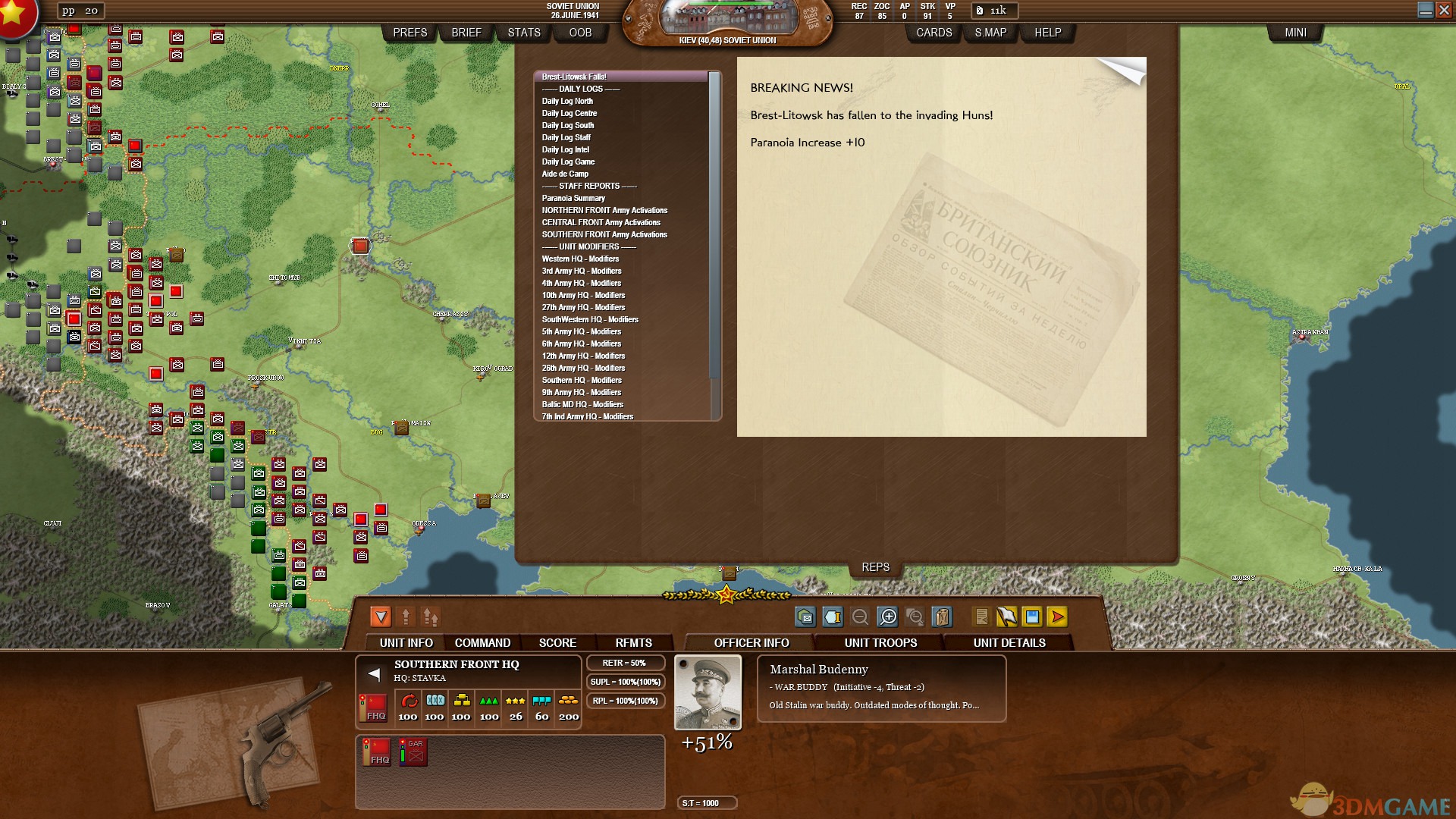1456x819 pixels.
Task: Select the zoom in magnifier tool
Action: [888, 617]
